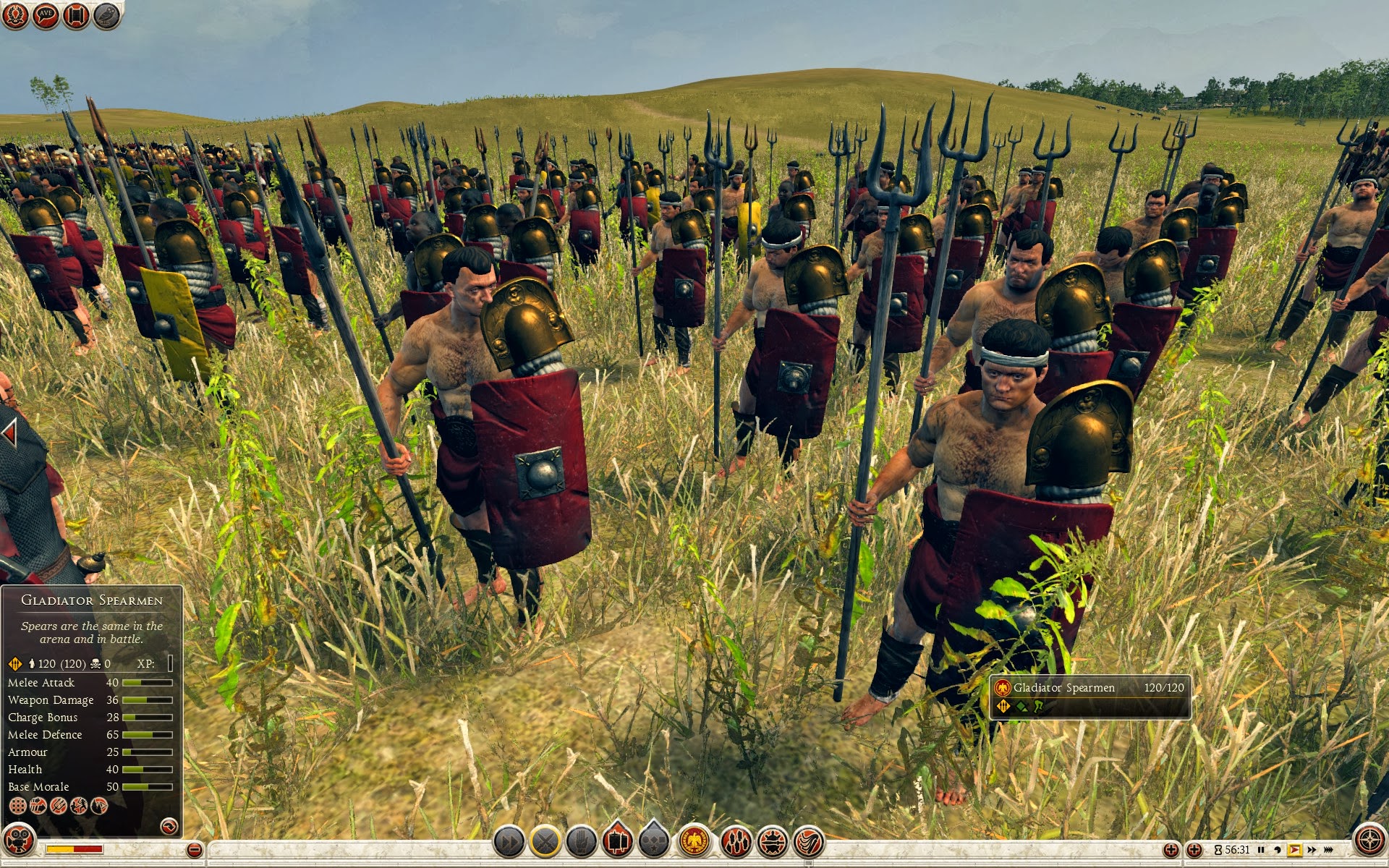Open the compass rose button
Image resolution: width=1389 pixels, height=868 pixels.
point(1369,841)
